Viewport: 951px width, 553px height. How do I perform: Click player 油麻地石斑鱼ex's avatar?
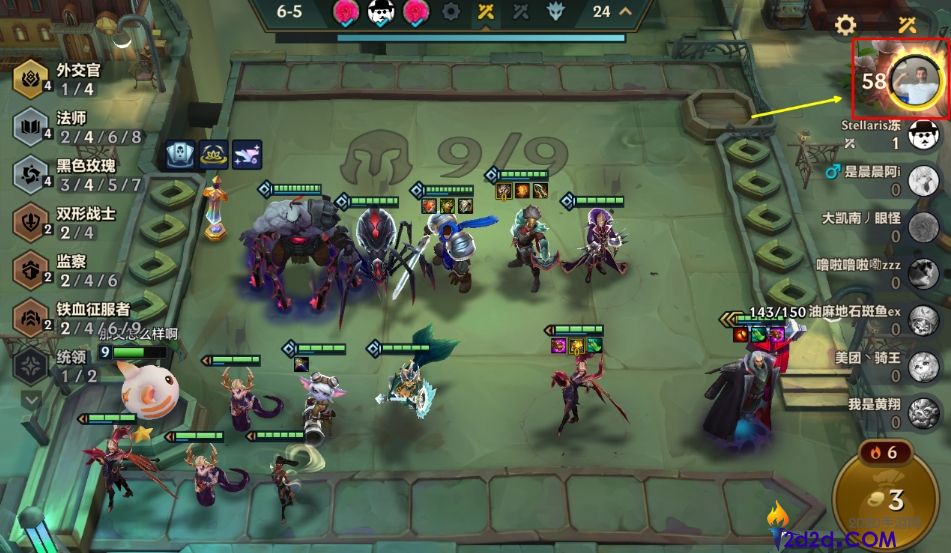pos(922,321)
